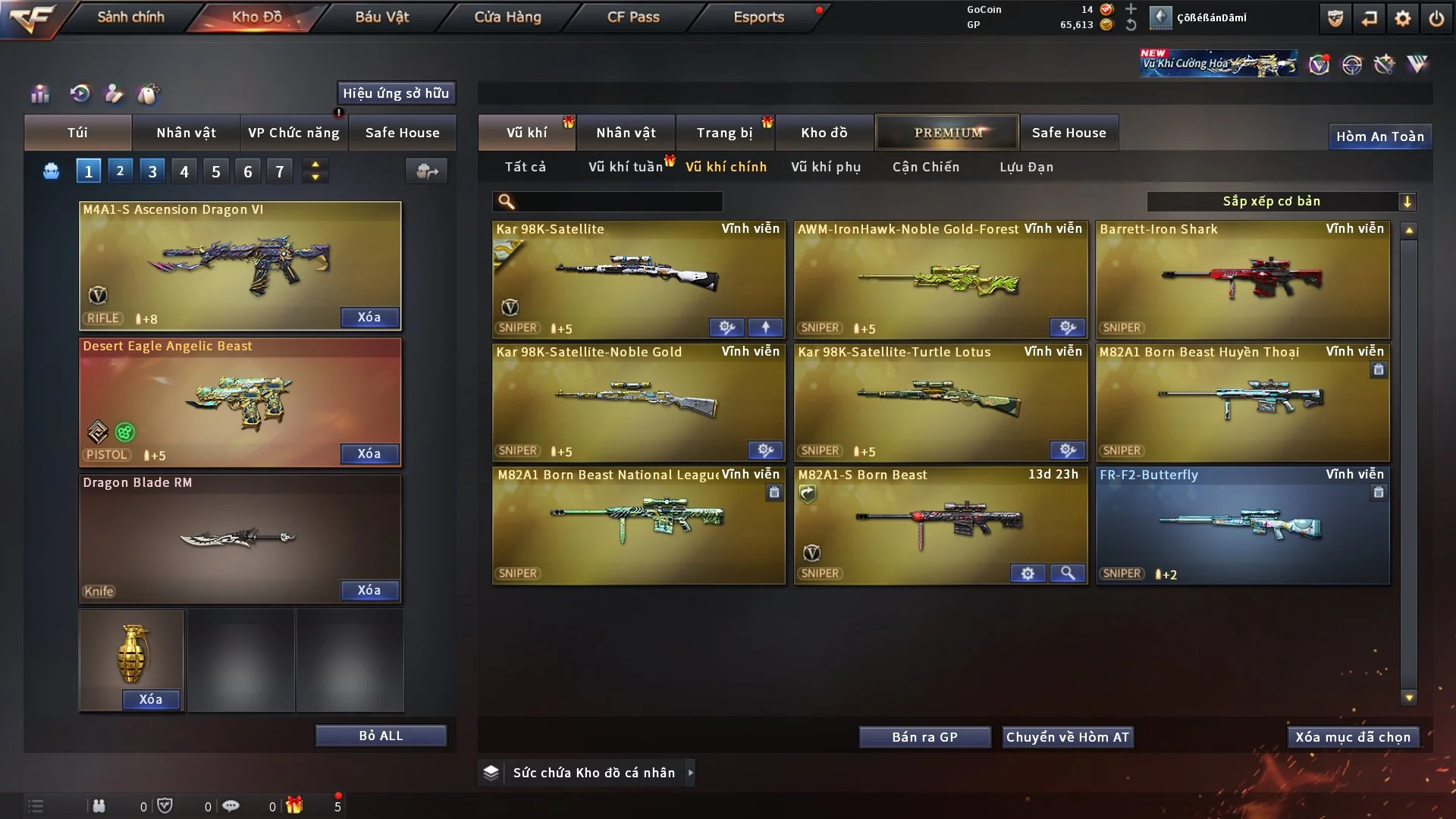Switch to bag loadout number 3
The height and width of the screenshot is (819, 1456).
(152, 171)
